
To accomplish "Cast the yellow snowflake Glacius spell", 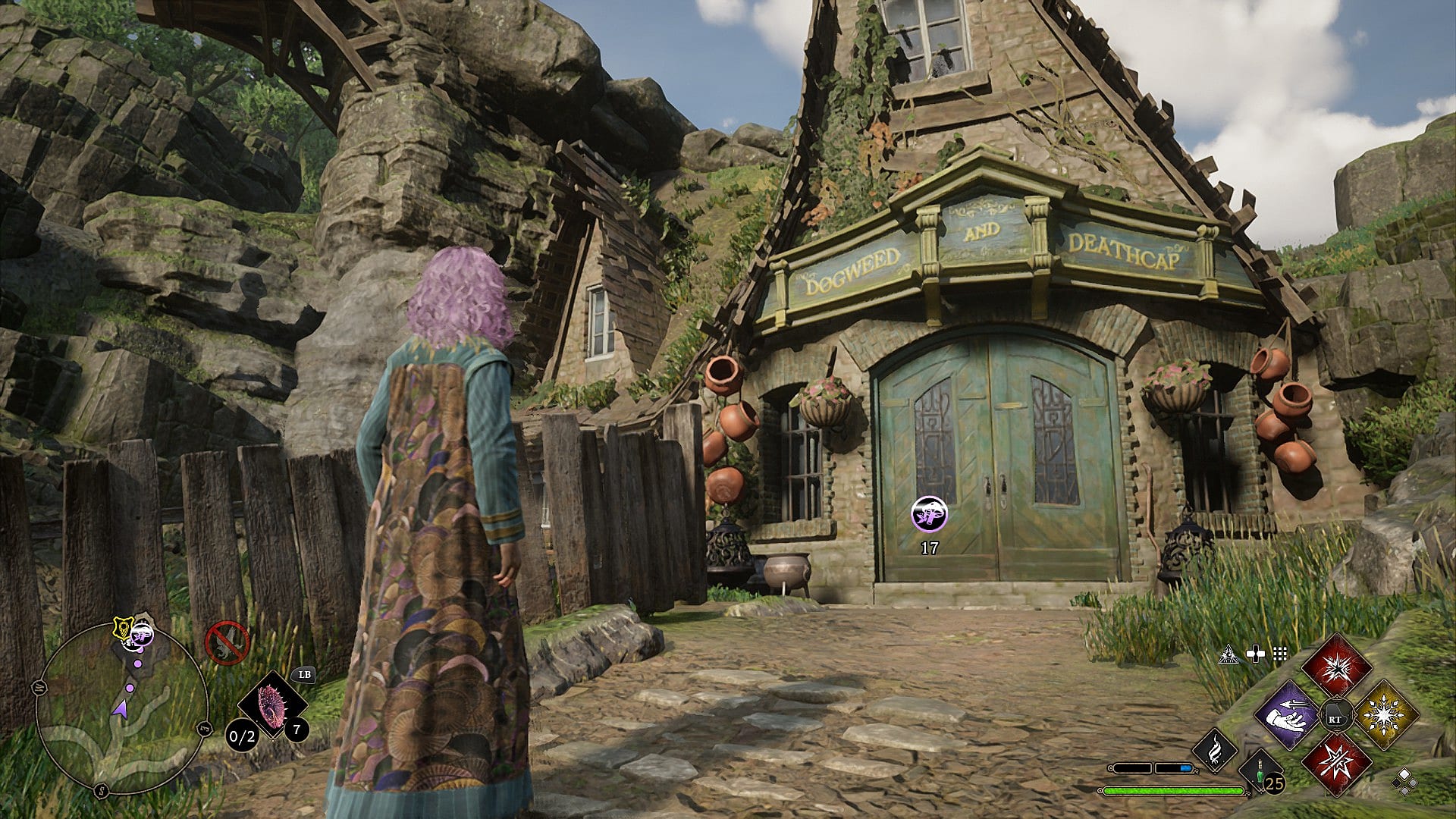I will (x=1385, y=715).
